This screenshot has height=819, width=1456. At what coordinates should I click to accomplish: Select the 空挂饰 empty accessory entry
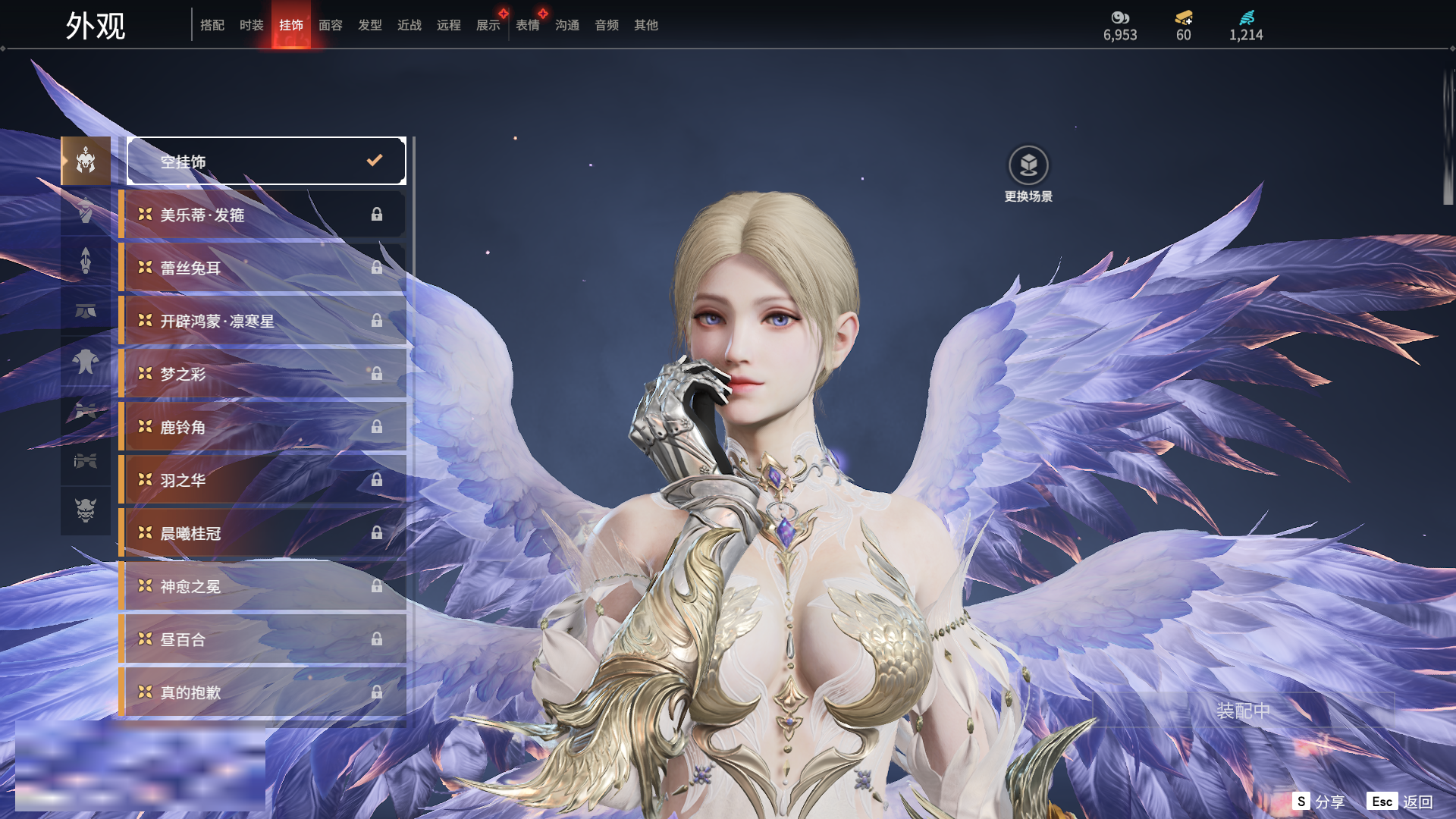click(266, 161)
